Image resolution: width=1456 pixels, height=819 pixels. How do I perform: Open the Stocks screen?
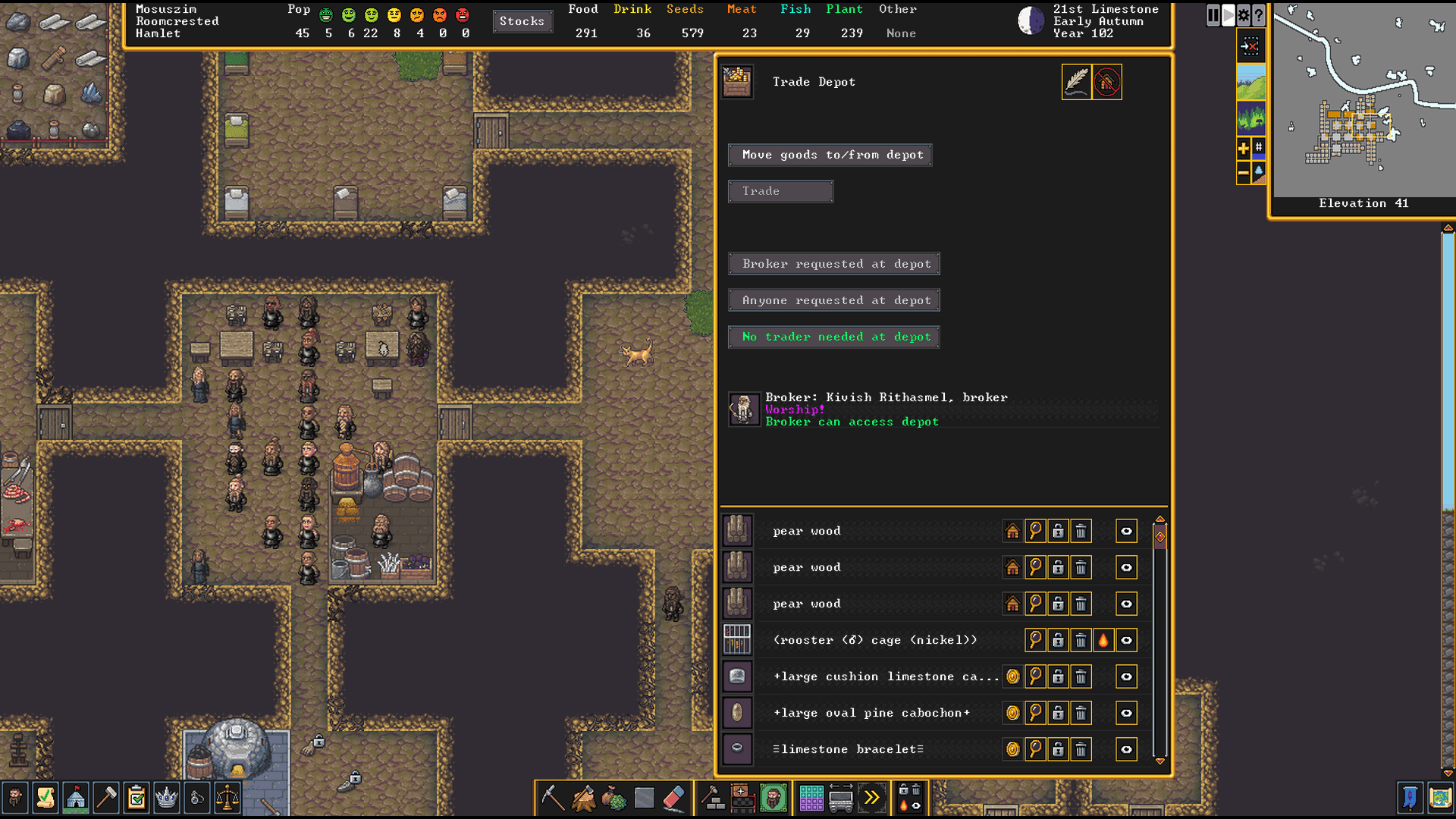tap(522, 21)
